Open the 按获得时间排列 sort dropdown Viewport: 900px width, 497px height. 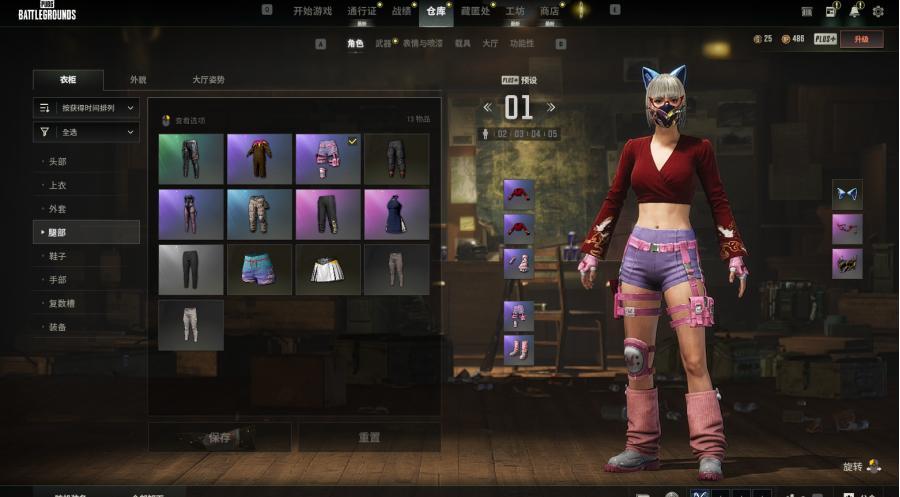click(87, 107)
